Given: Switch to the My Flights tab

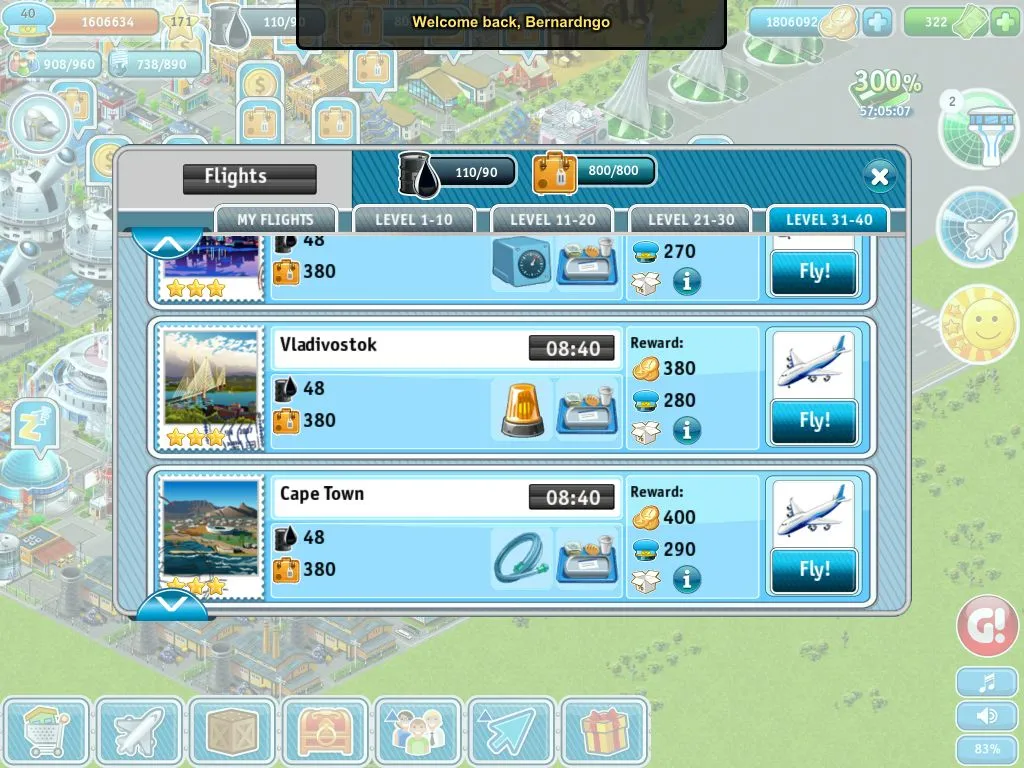Looking at the screenshot, I should click(x=275, y=220).
